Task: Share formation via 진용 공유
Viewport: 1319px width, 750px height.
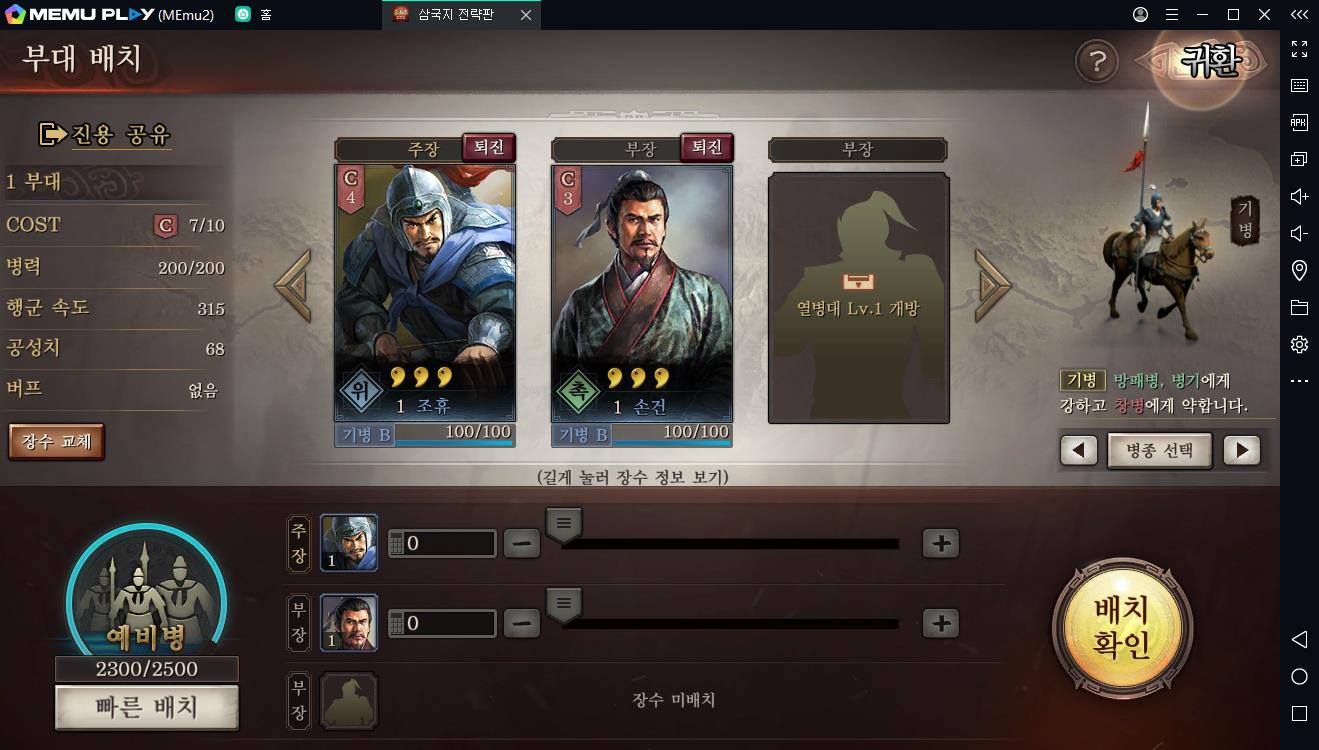Action: coord(105,134)
